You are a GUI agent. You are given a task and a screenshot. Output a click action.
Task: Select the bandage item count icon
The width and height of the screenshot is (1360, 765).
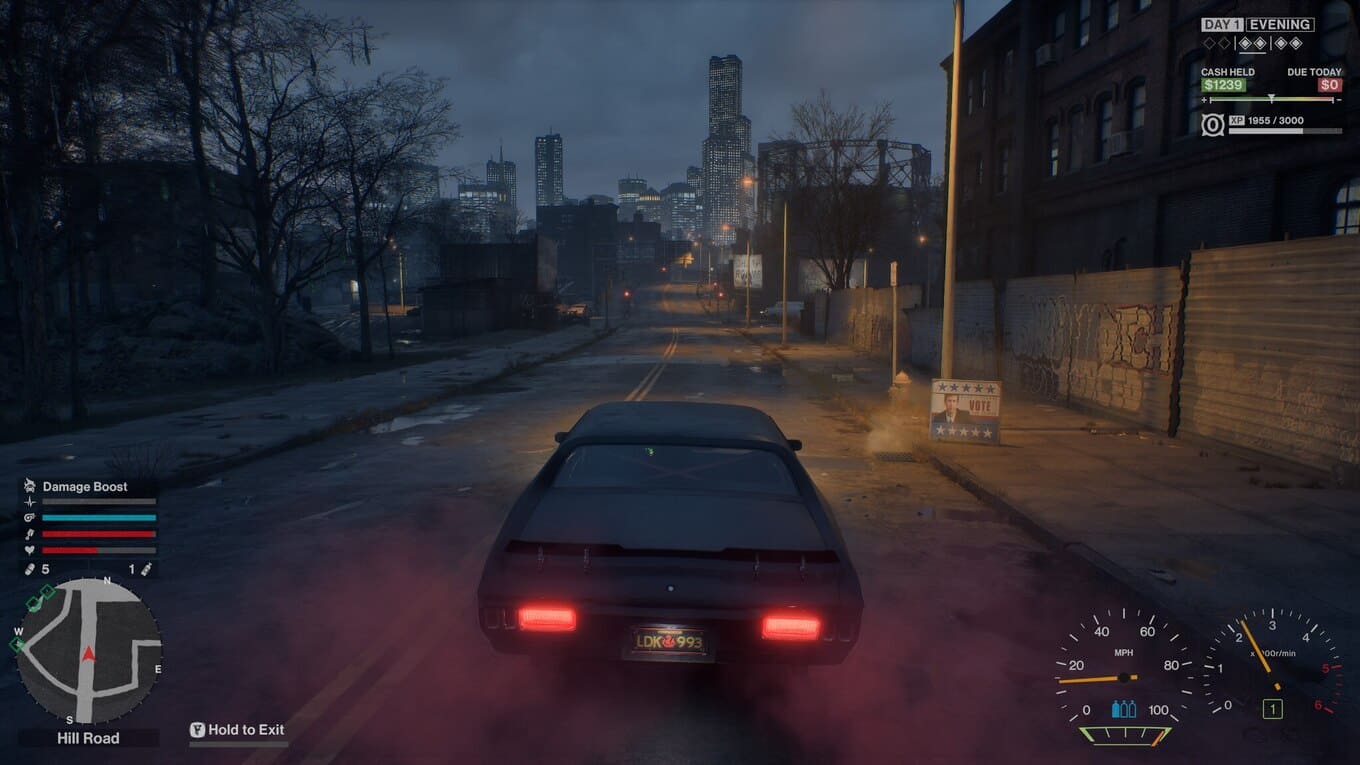(x=30, y=569)
